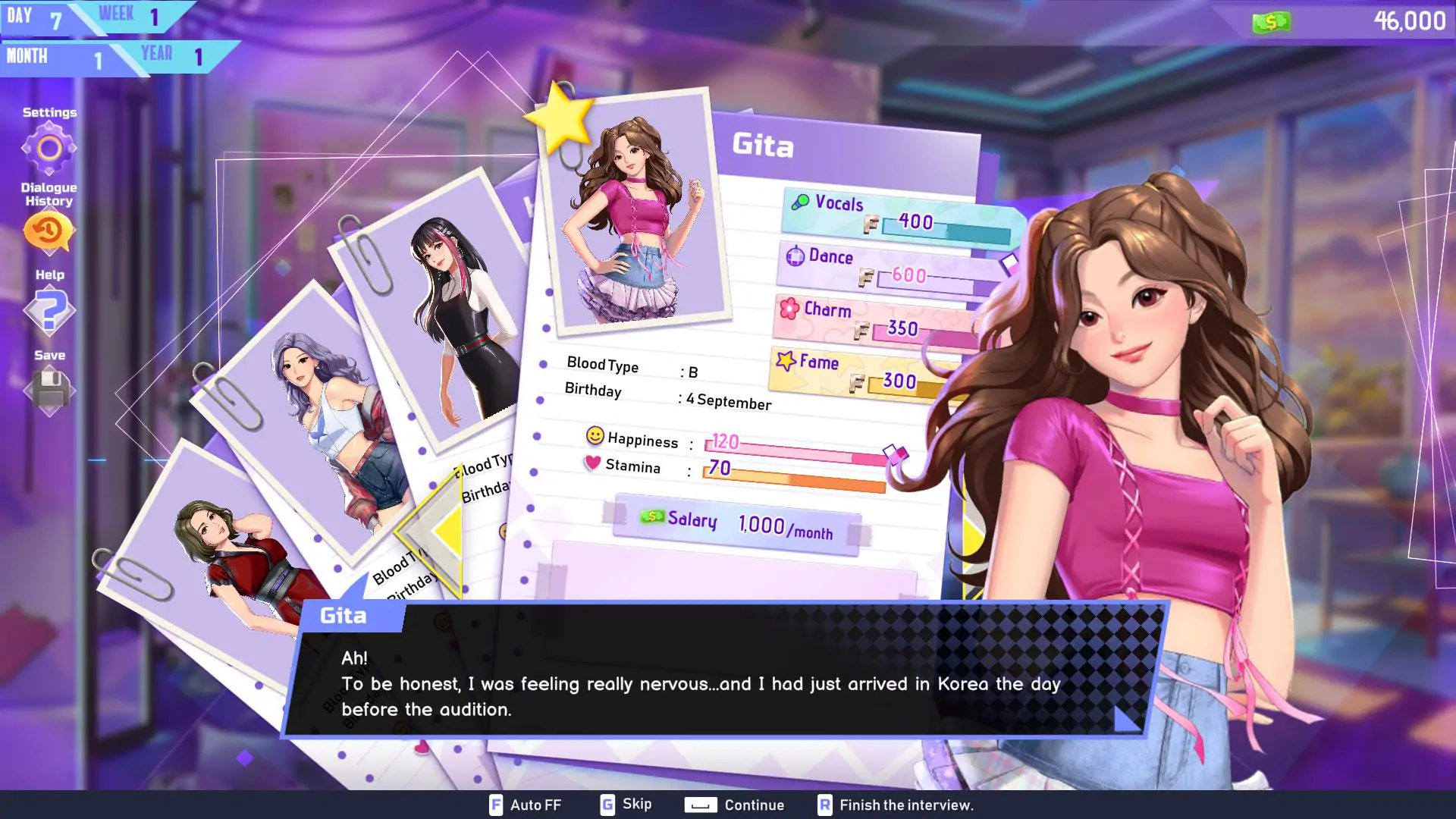Viewport: 1456px width, 819px height.
Task: Toggle Auto FF at the bottom bar
Action: click(x=526, y=805)
